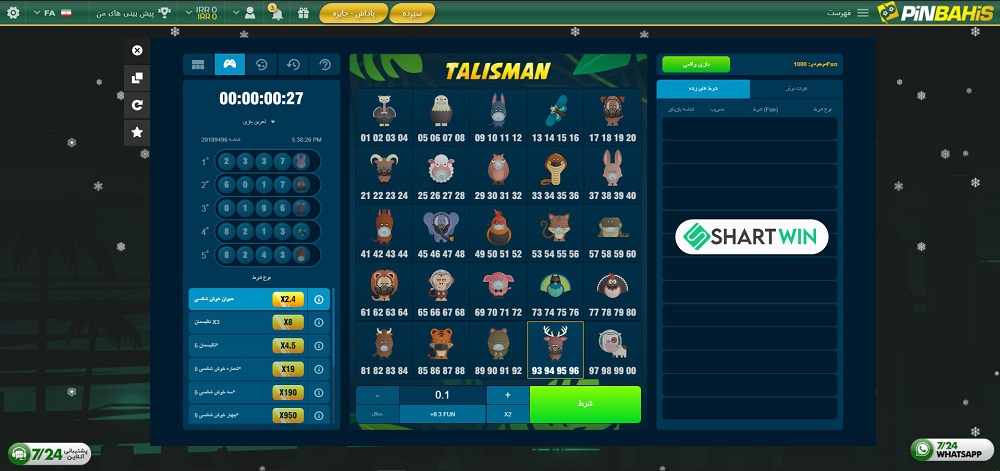Open the help question mark tab
This screenshot has height=471, width=1000.
(x=324, y=65)
